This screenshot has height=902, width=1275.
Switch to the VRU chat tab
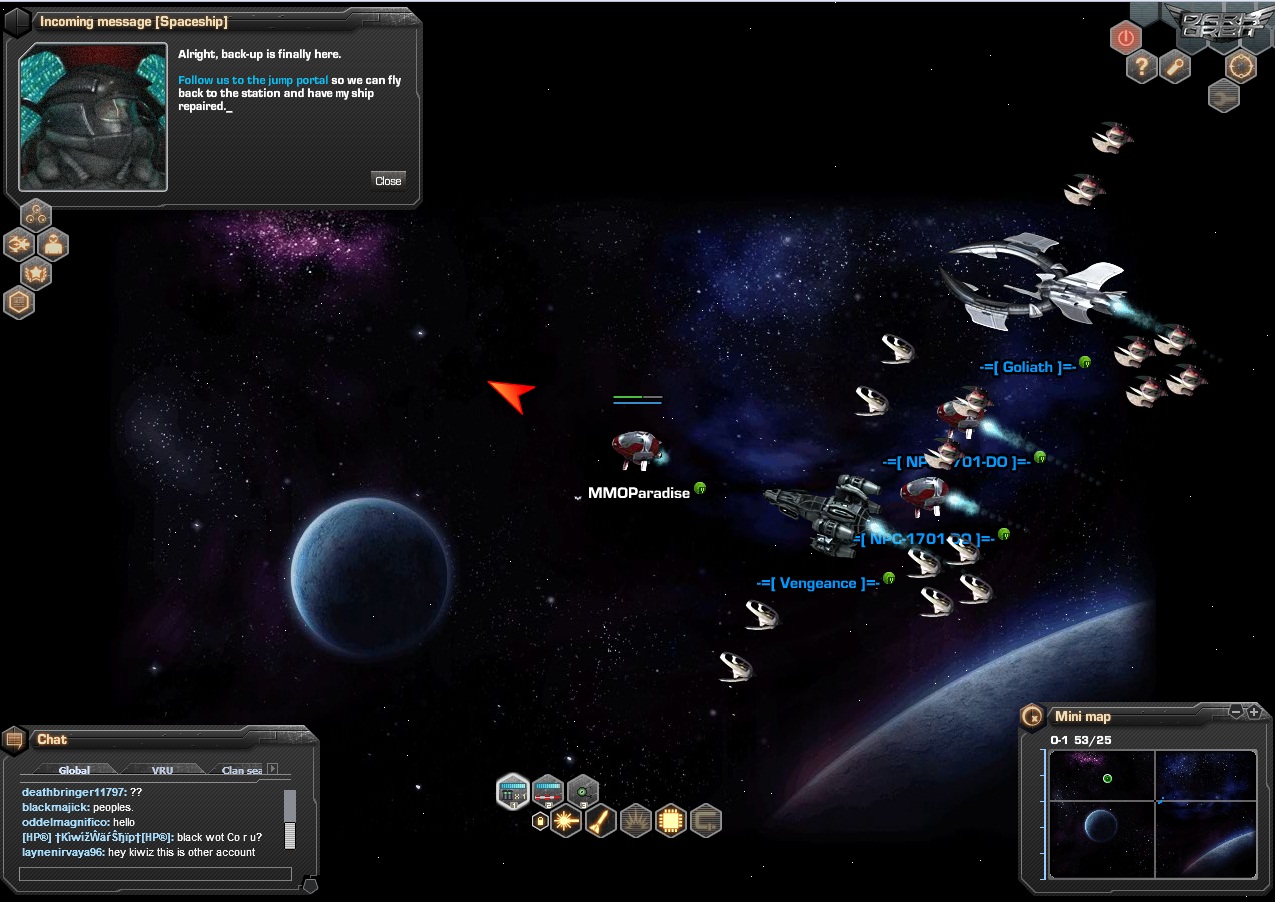pos(162,770)
